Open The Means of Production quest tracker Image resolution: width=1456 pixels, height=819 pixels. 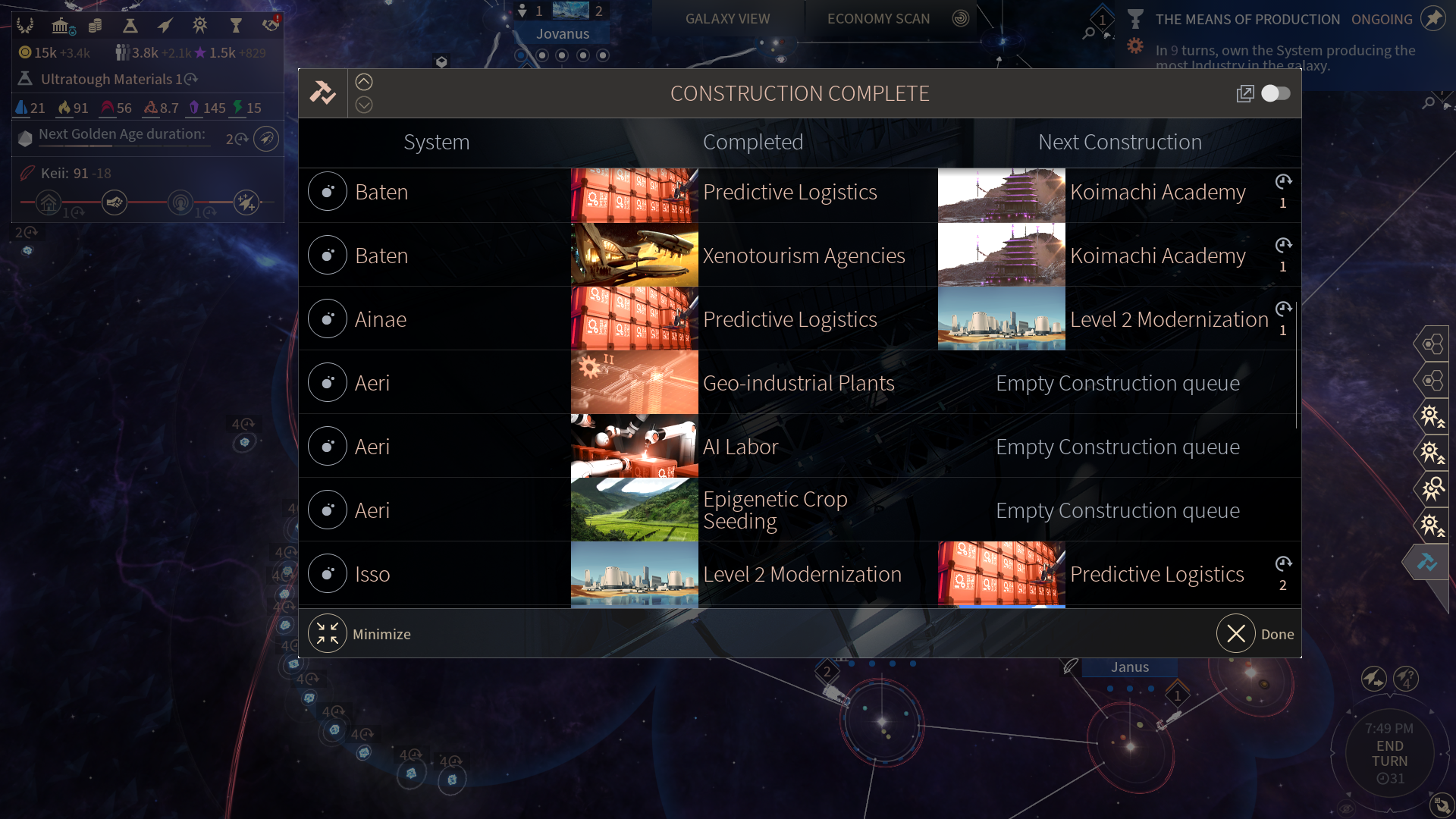click(x=1247, y=20)
